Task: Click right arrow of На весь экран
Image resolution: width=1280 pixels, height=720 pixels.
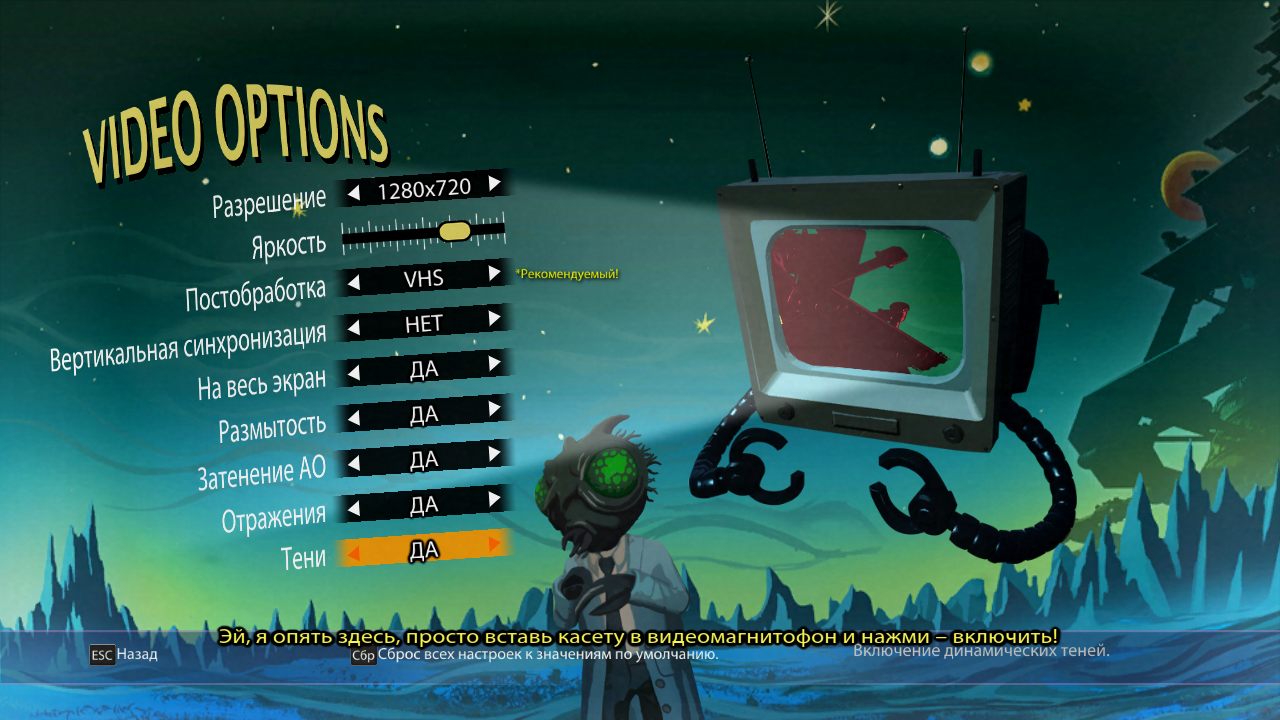Action: 494,363
